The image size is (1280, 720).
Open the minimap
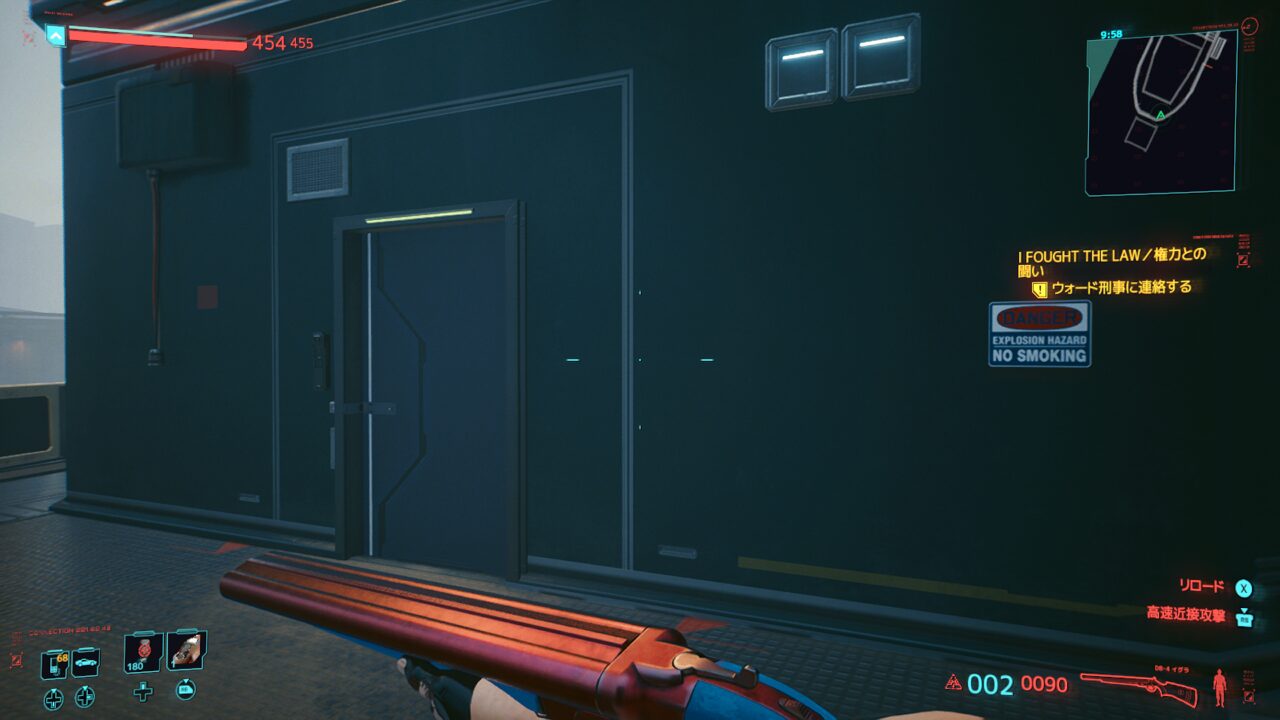1160,112
